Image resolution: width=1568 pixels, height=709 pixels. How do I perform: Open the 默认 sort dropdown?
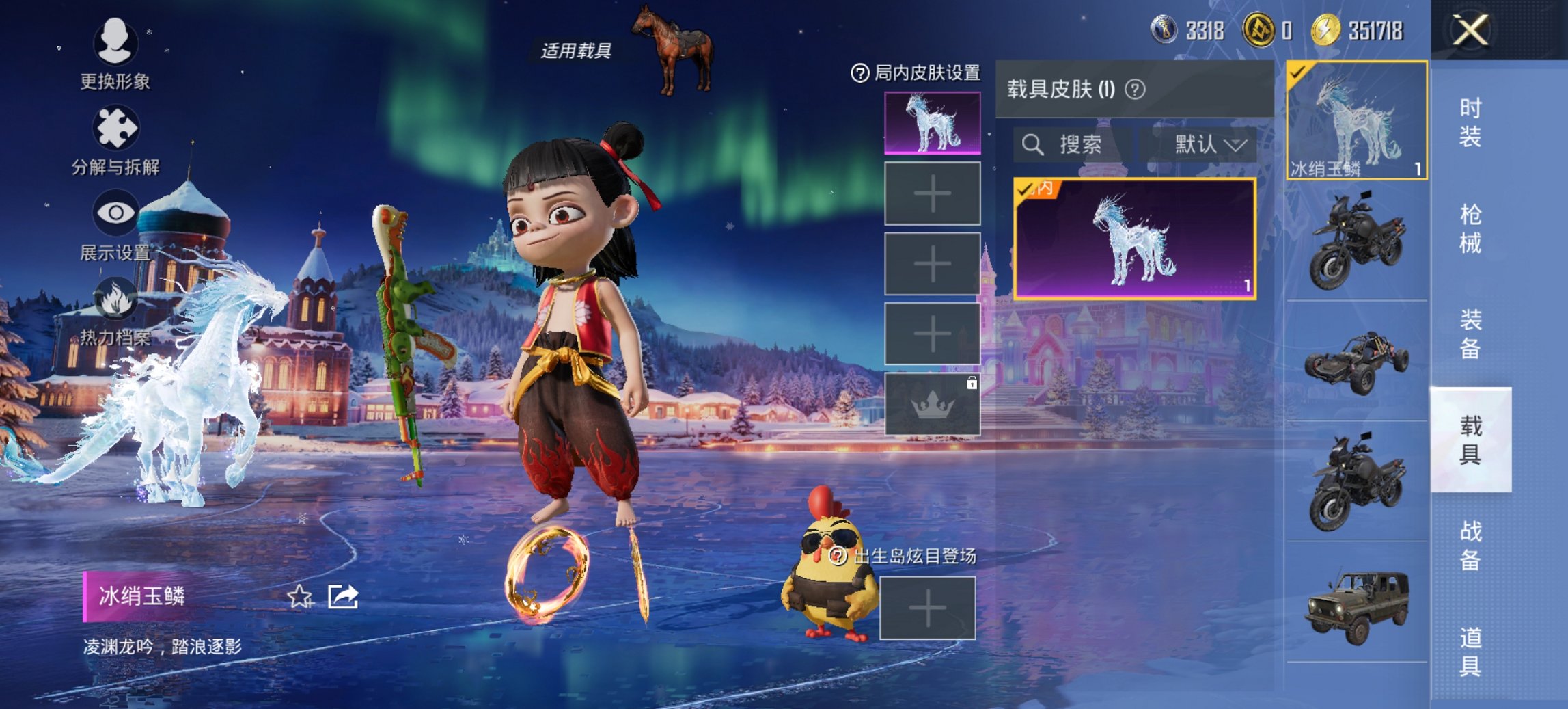tap(1209, 145)
